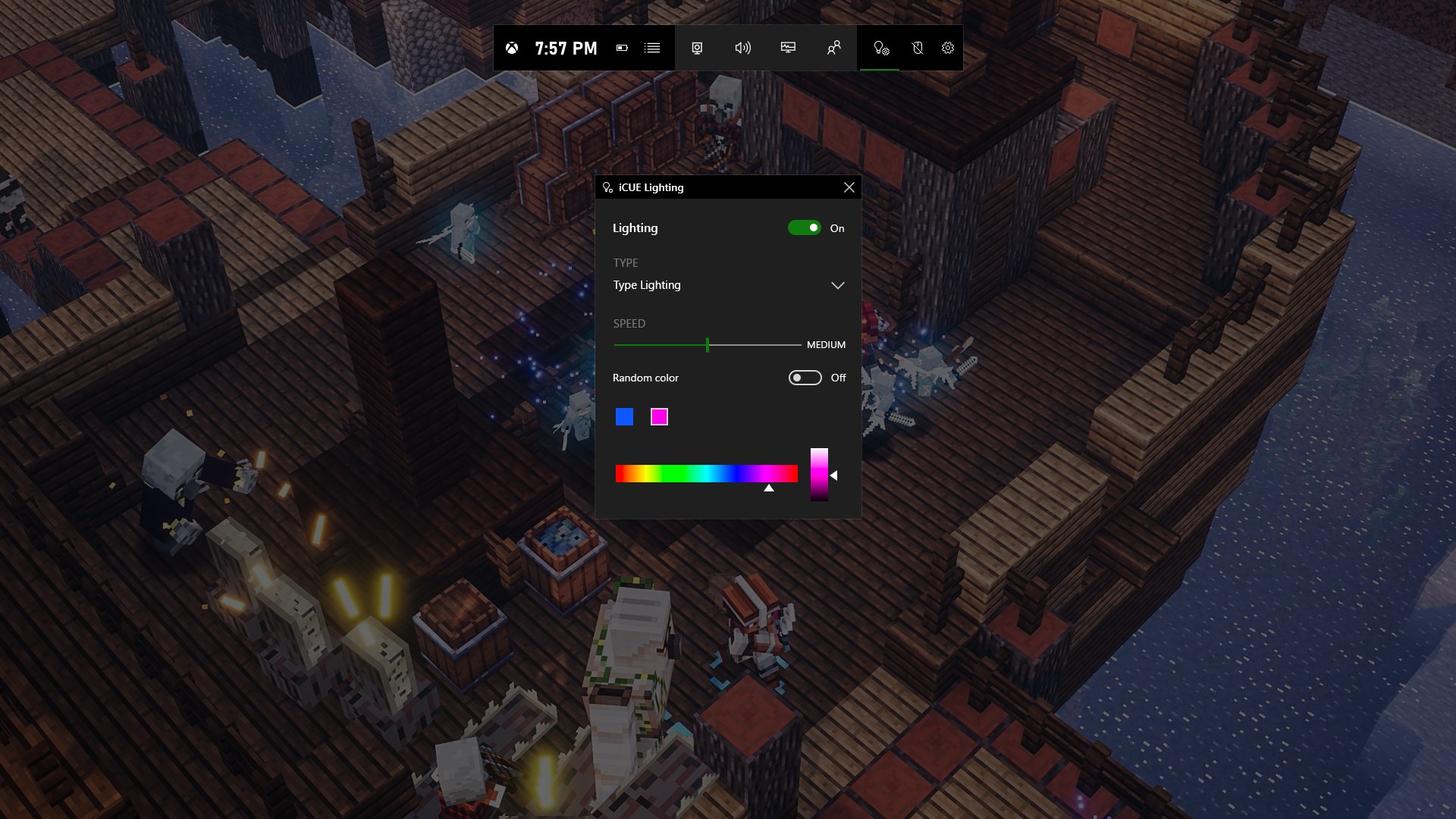
Task: Select the blue color swatch
Action: pos(624,417)
